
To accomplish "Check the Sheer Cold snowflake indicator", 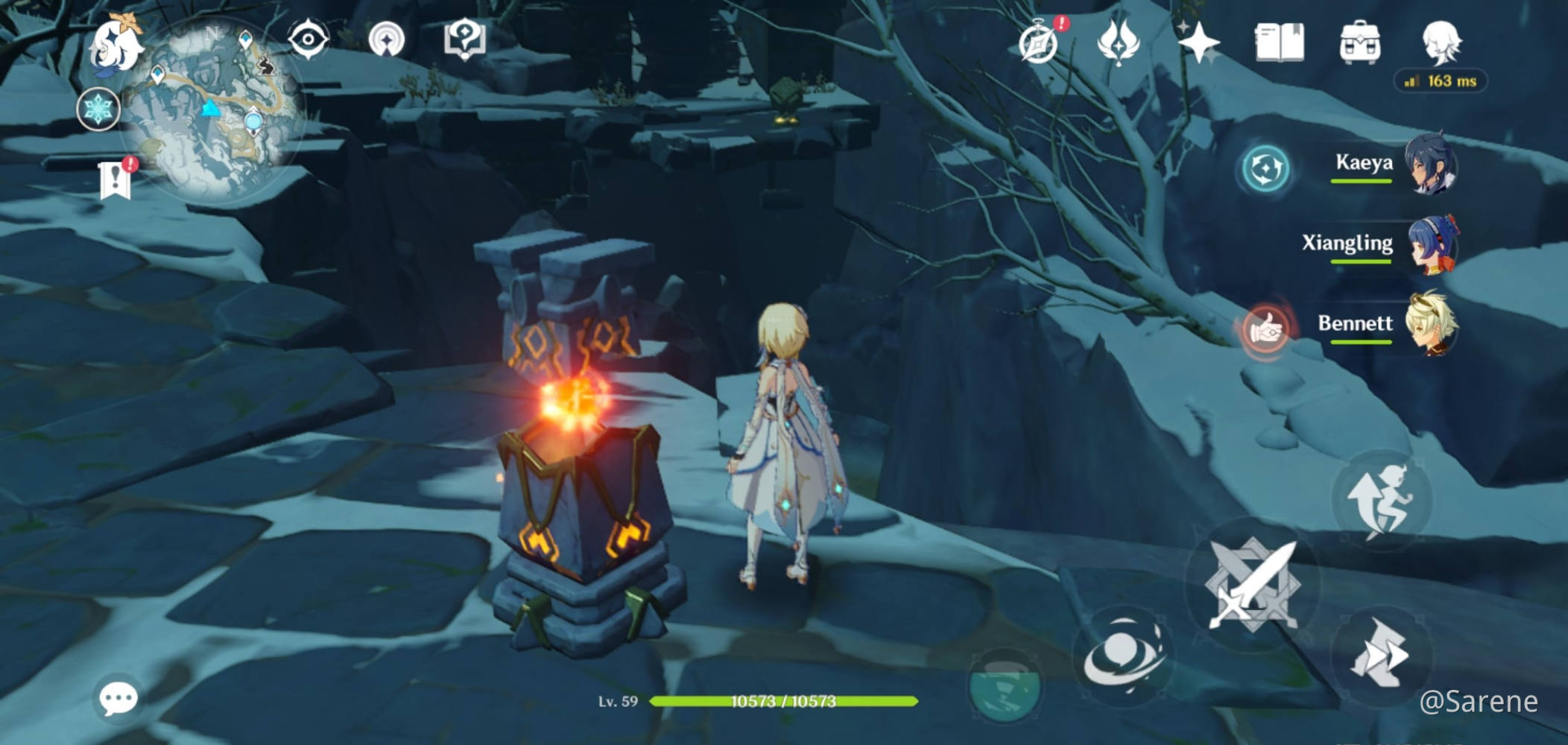I will tap(101, 110).
